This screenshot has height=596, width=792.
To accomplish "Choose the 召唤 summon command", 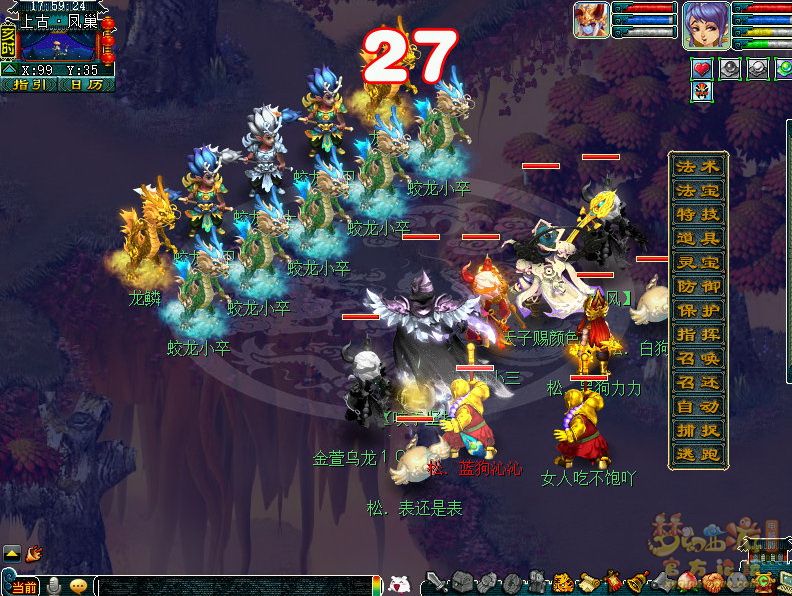I will pyautogui.click(x=698, y=359).
